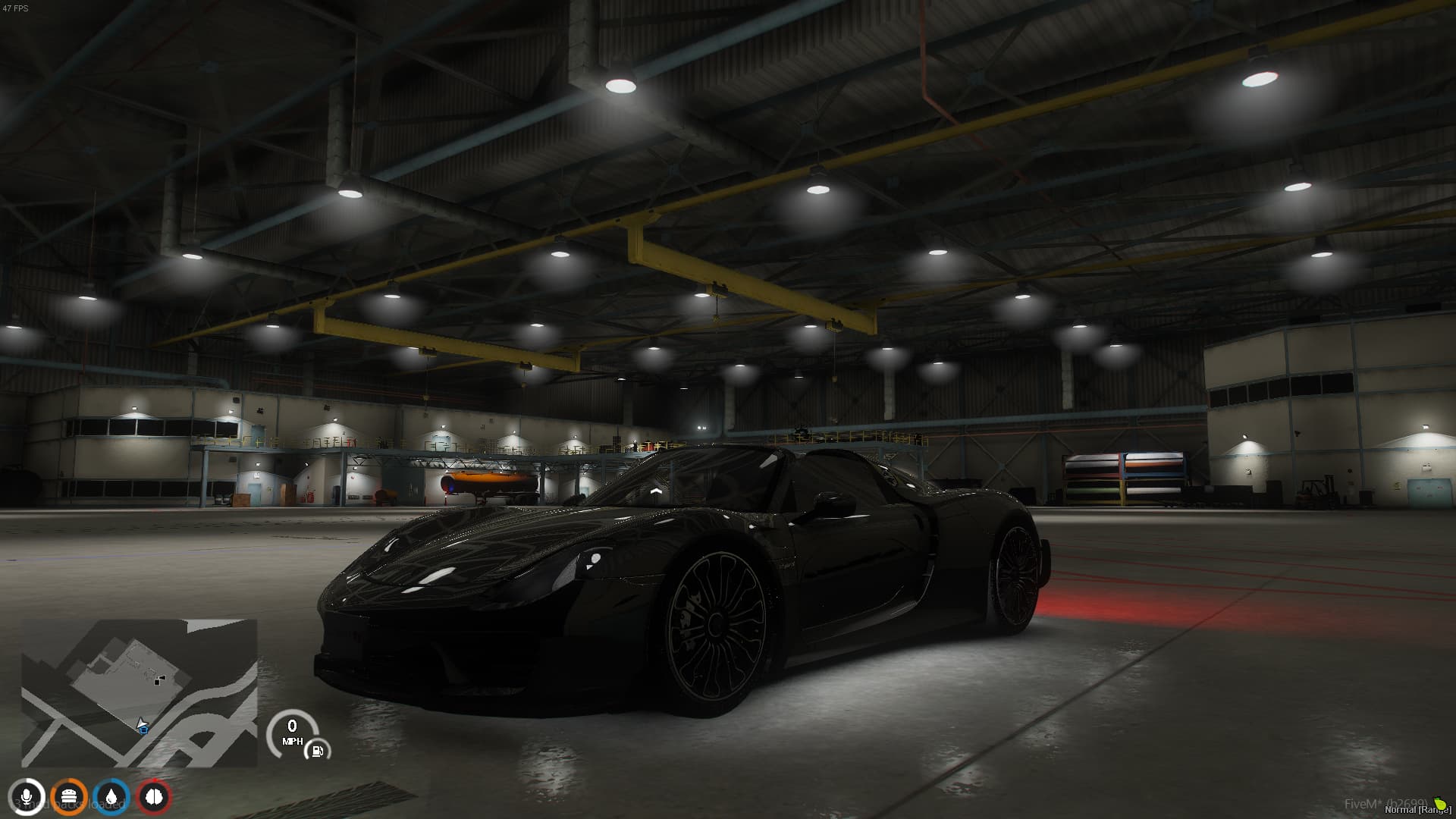Image resolution: width=1456 pixels, height=819 pixels.
Task: Click the fuel pump gauge icon
Action: pos(317,751)
